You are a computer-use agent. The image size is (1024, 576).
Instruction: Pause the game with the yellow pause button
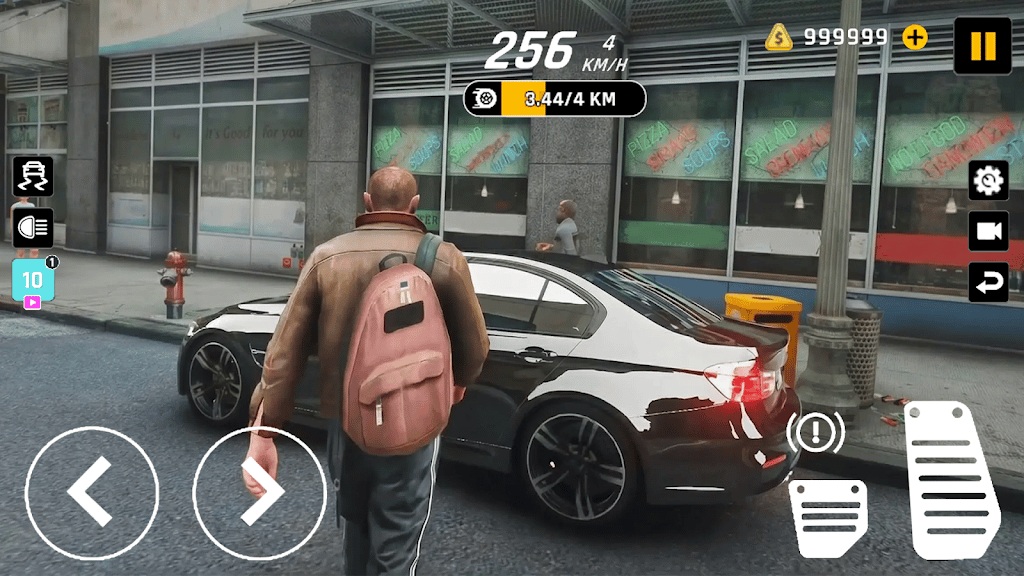[x=982, y=46]
